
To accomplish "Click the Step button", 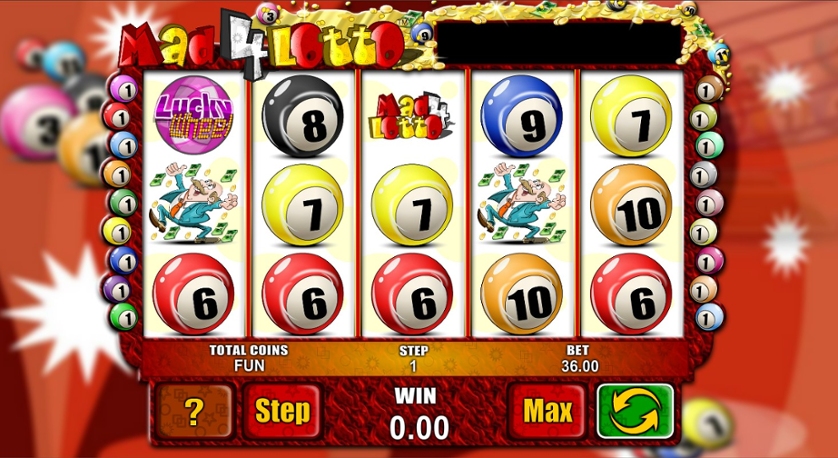I will tap(282, 410).
